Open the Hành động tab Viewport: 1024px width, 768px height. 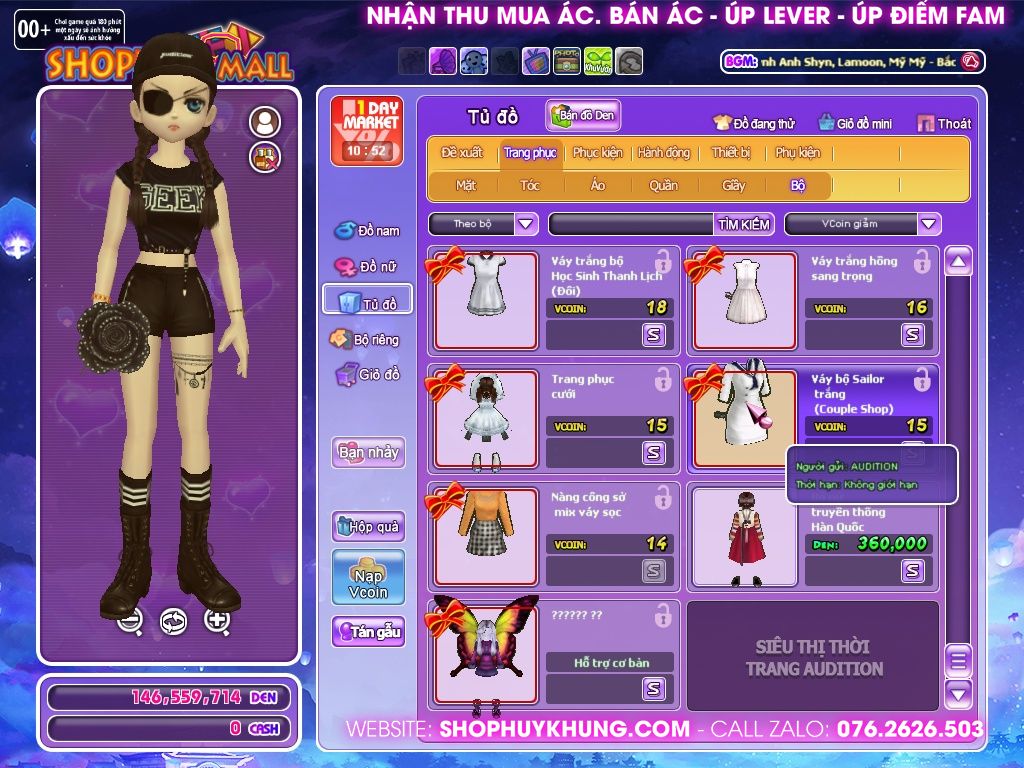coord(664,153)
